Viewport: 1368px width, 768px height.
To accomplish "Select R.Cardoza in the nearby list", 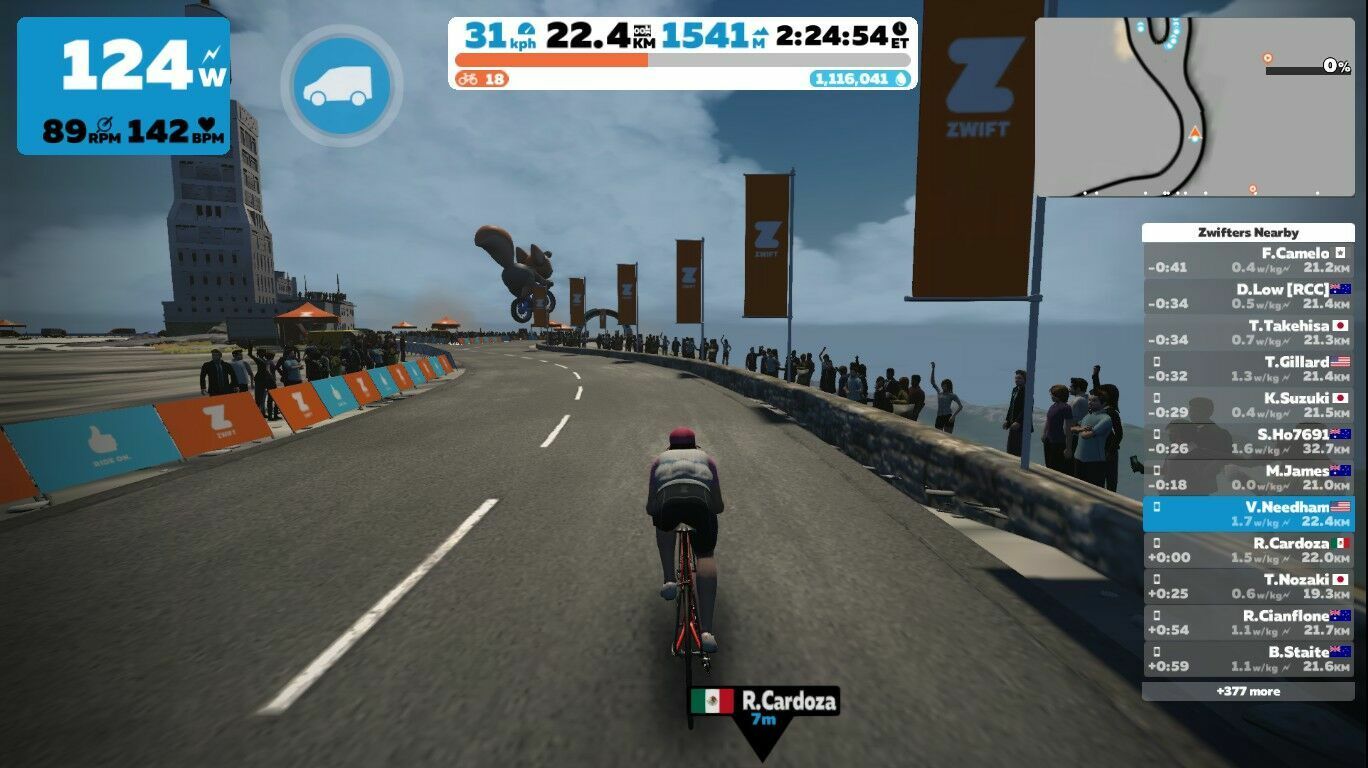I will (x=1248, y=550).
